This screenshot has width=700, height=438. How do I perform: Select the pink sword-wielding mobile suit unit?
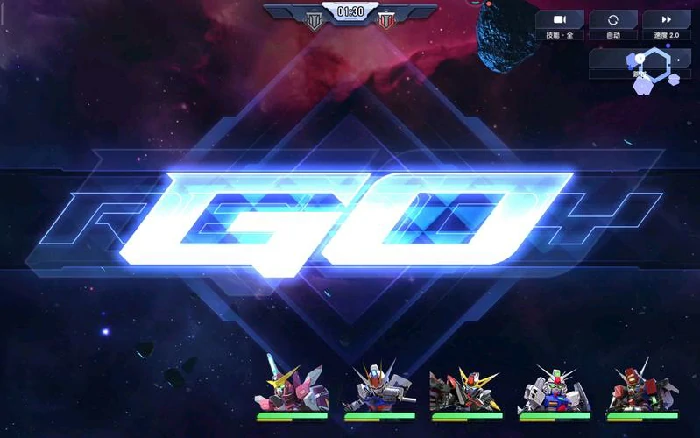[x=290, y=385]
